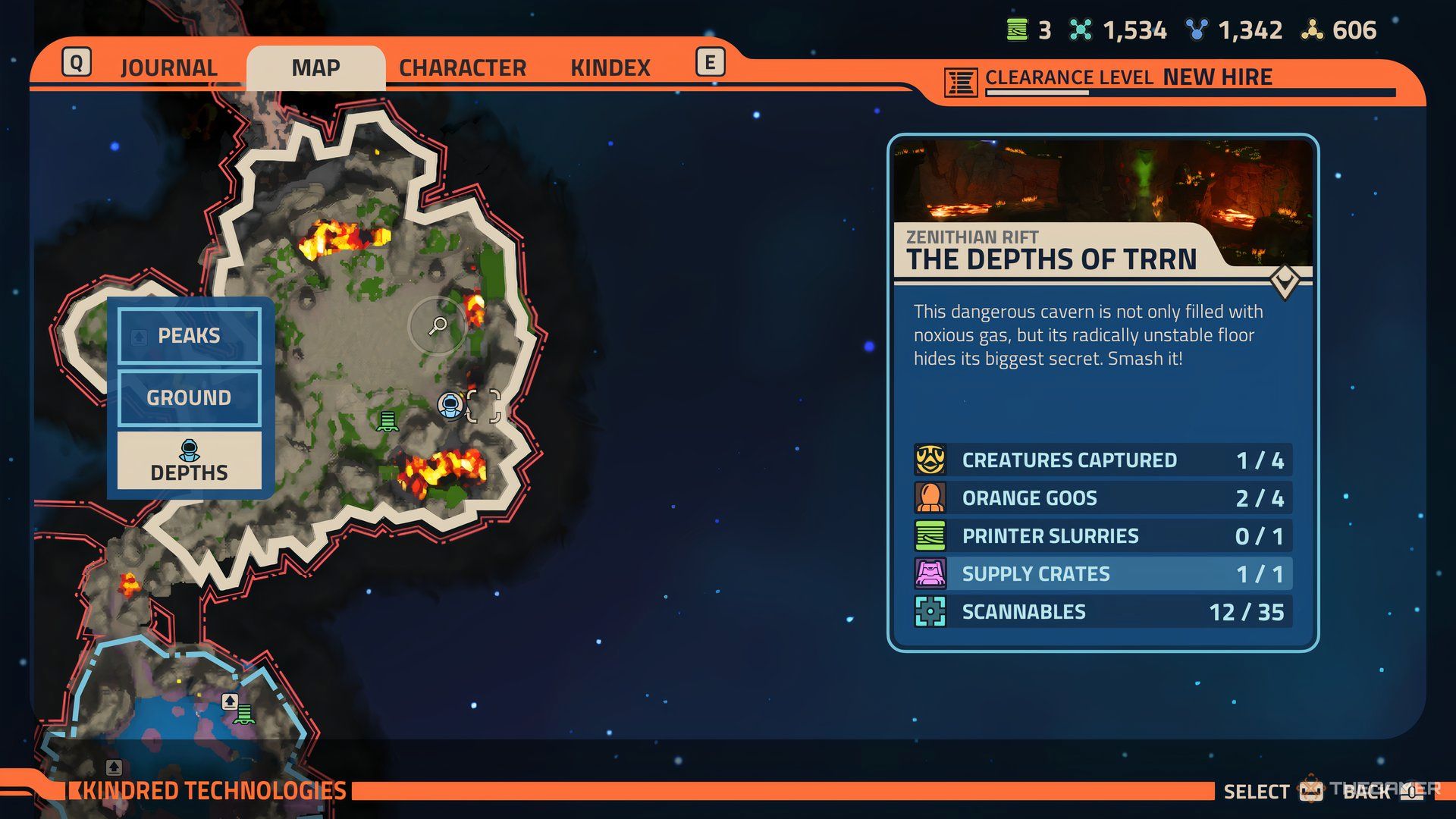Viewport: 1456px width, 819px height.
Task: Choose the Printer Slurries row
Action: click(x=1103, y=536)
